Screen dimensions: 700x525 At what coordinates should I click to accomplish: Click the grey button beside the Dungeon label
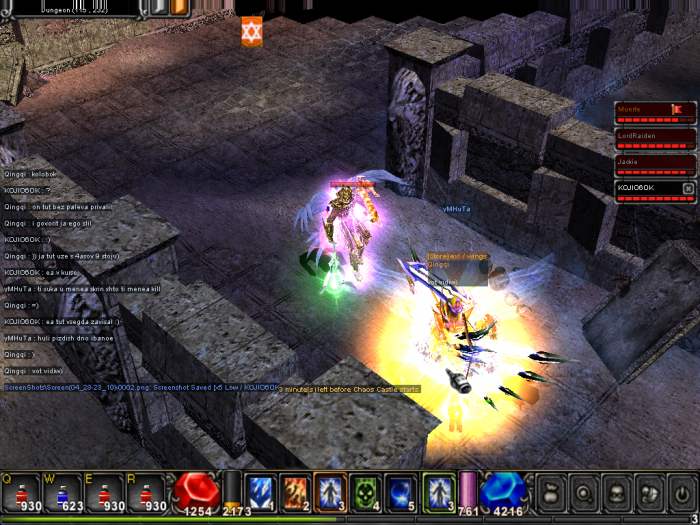tap(157, 7)
